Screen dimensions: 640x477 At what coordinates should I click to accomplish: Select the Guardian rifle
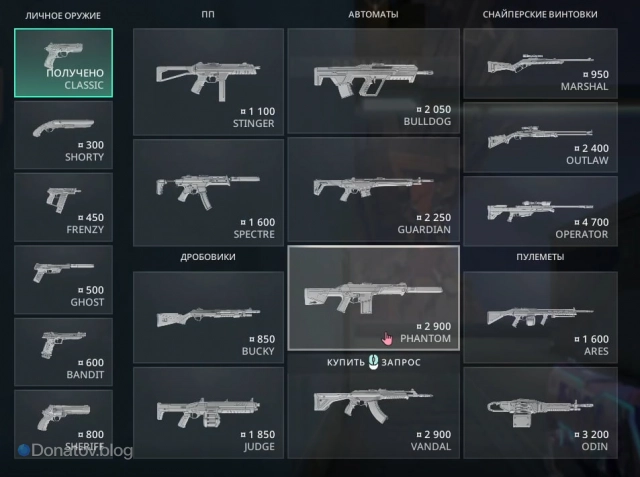point(373,190)
